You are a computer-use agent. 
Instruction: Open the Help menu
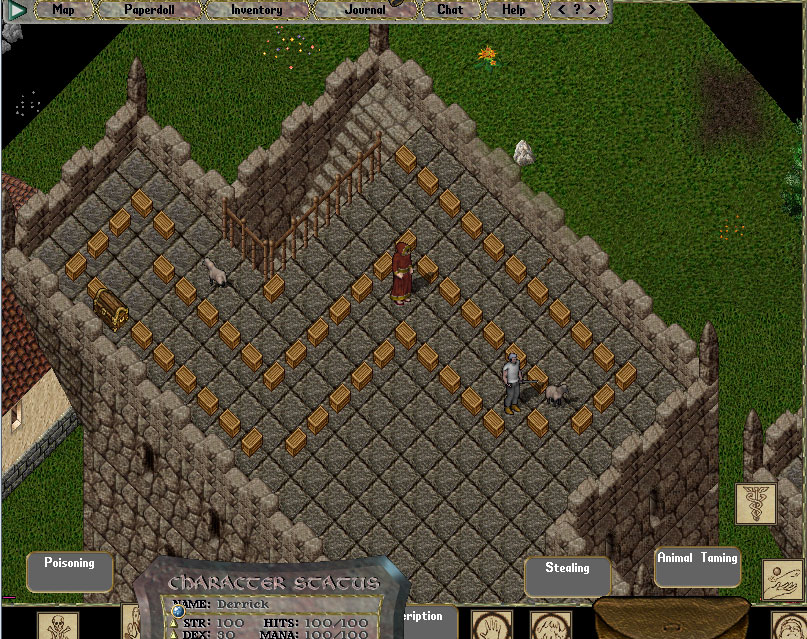pos(513,10)
